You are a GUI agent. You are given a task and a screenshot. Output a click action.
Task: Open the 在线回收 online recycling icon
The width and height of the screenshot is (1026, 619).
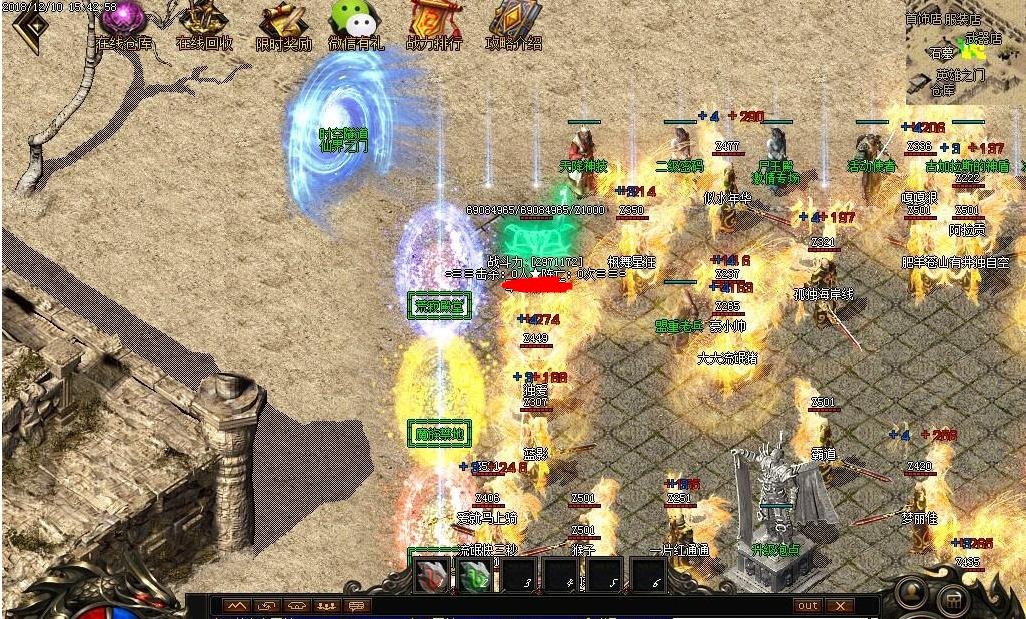[x=204, y=23]
